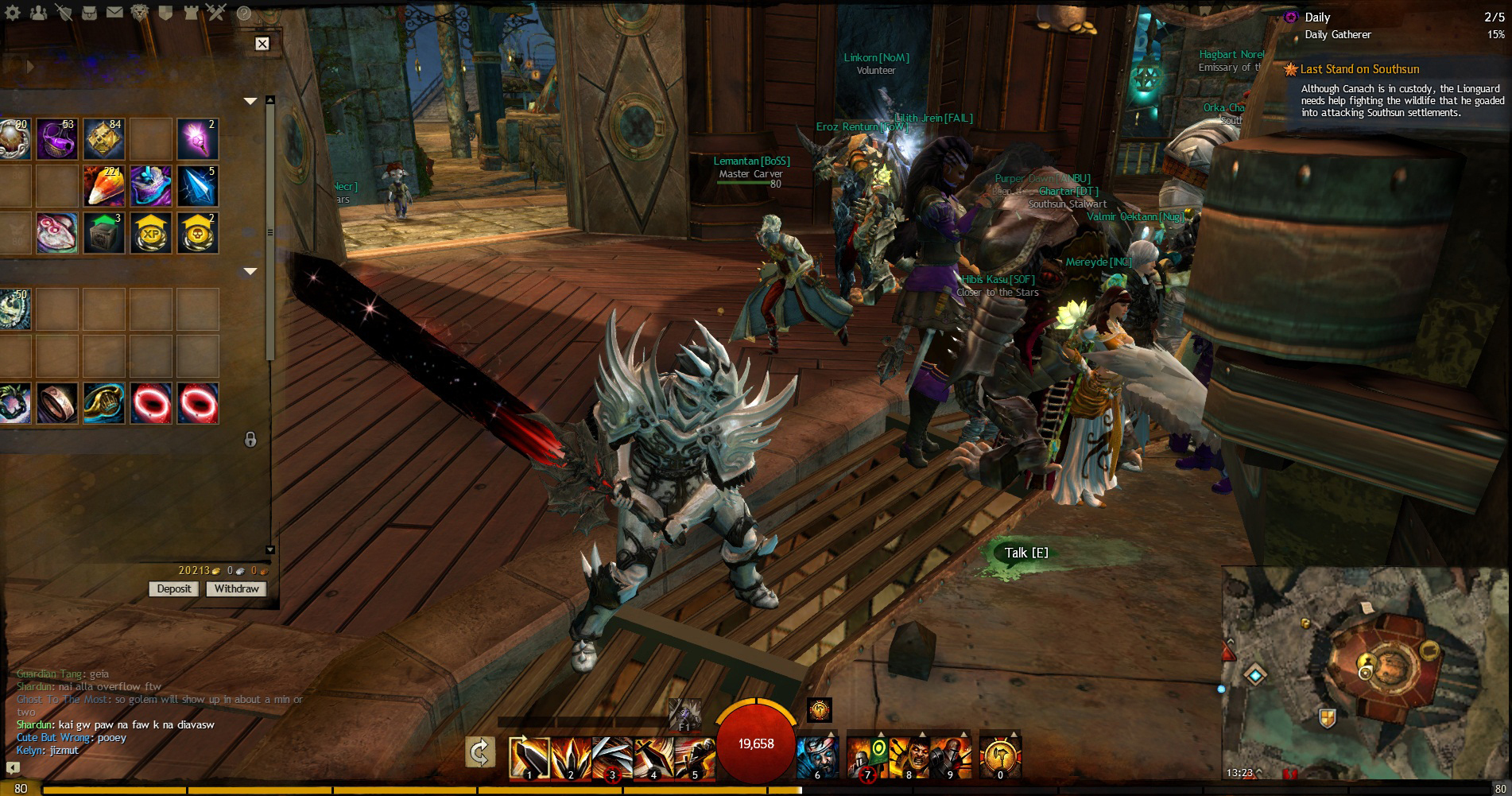Click the Deposit button

pyautogui.click(x=174, y=588)
